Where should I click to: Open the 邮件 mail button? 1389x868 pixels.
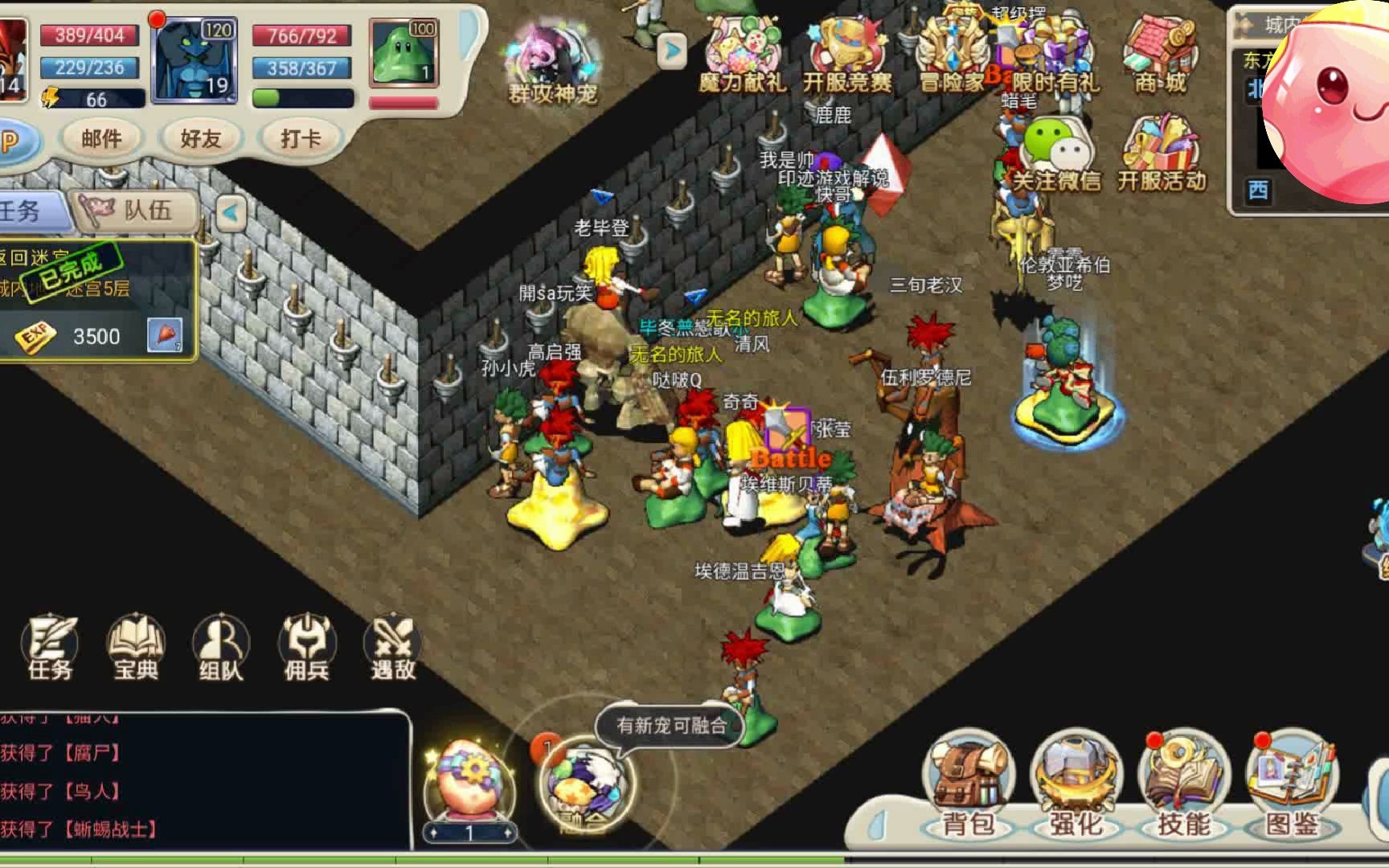pyautogui.click(x=101, y=139)
